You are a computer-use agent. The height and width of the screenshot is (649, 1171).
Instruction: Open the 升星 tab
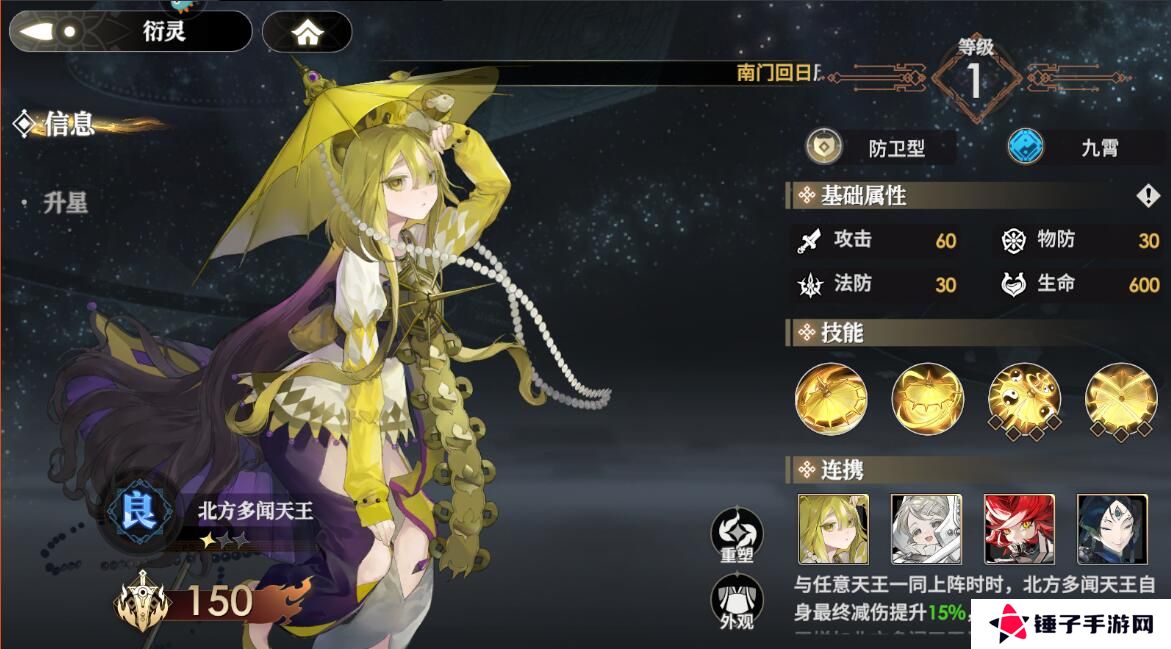tap(66, 203)
